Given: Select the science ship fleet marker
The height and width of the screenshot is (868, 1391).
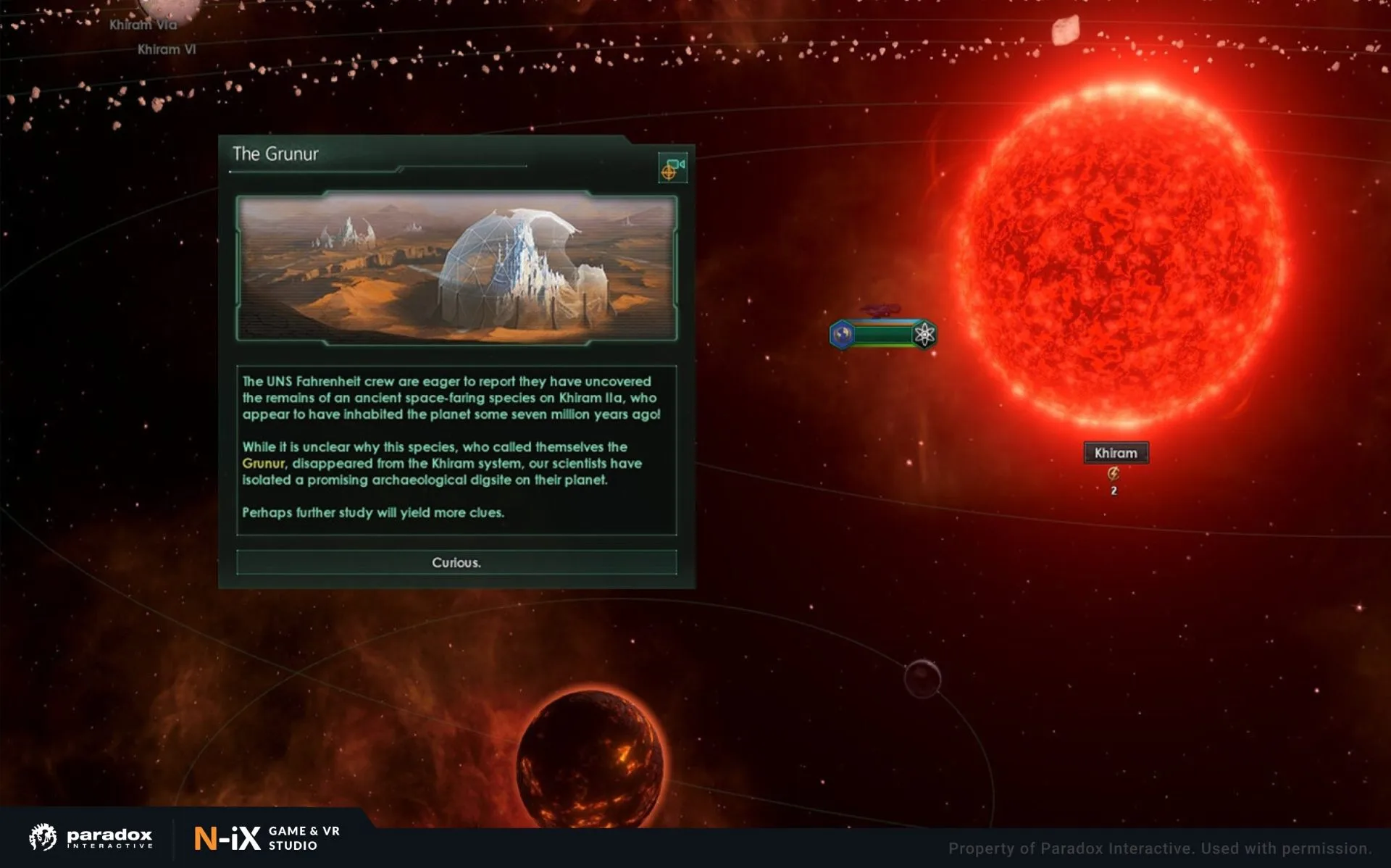Looking at the screenshot, I should coord(882,334).
